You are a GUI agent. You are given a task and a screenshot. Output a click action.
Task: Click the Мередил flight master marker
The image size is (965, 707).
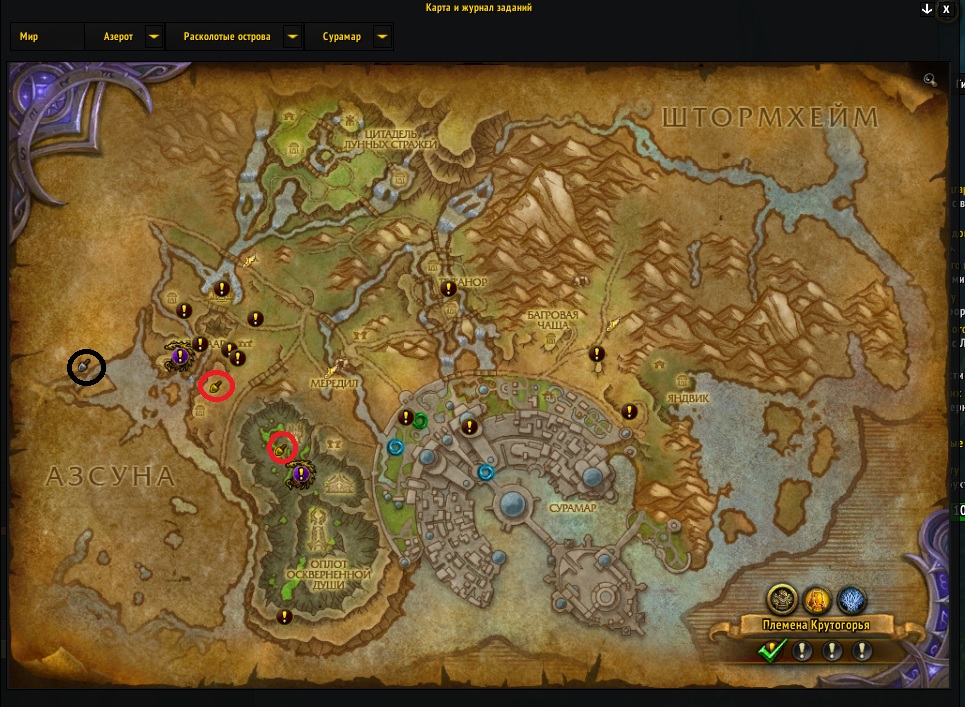(346, 366)
